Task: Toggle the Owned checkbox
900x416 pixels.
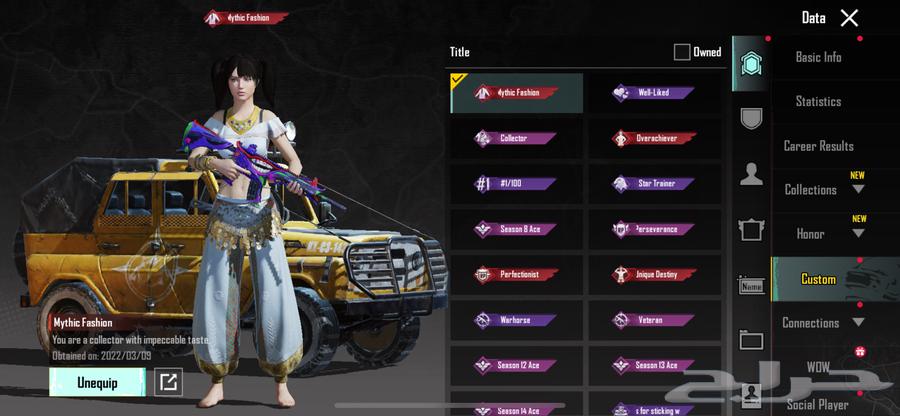Action: tap(682, 52)
